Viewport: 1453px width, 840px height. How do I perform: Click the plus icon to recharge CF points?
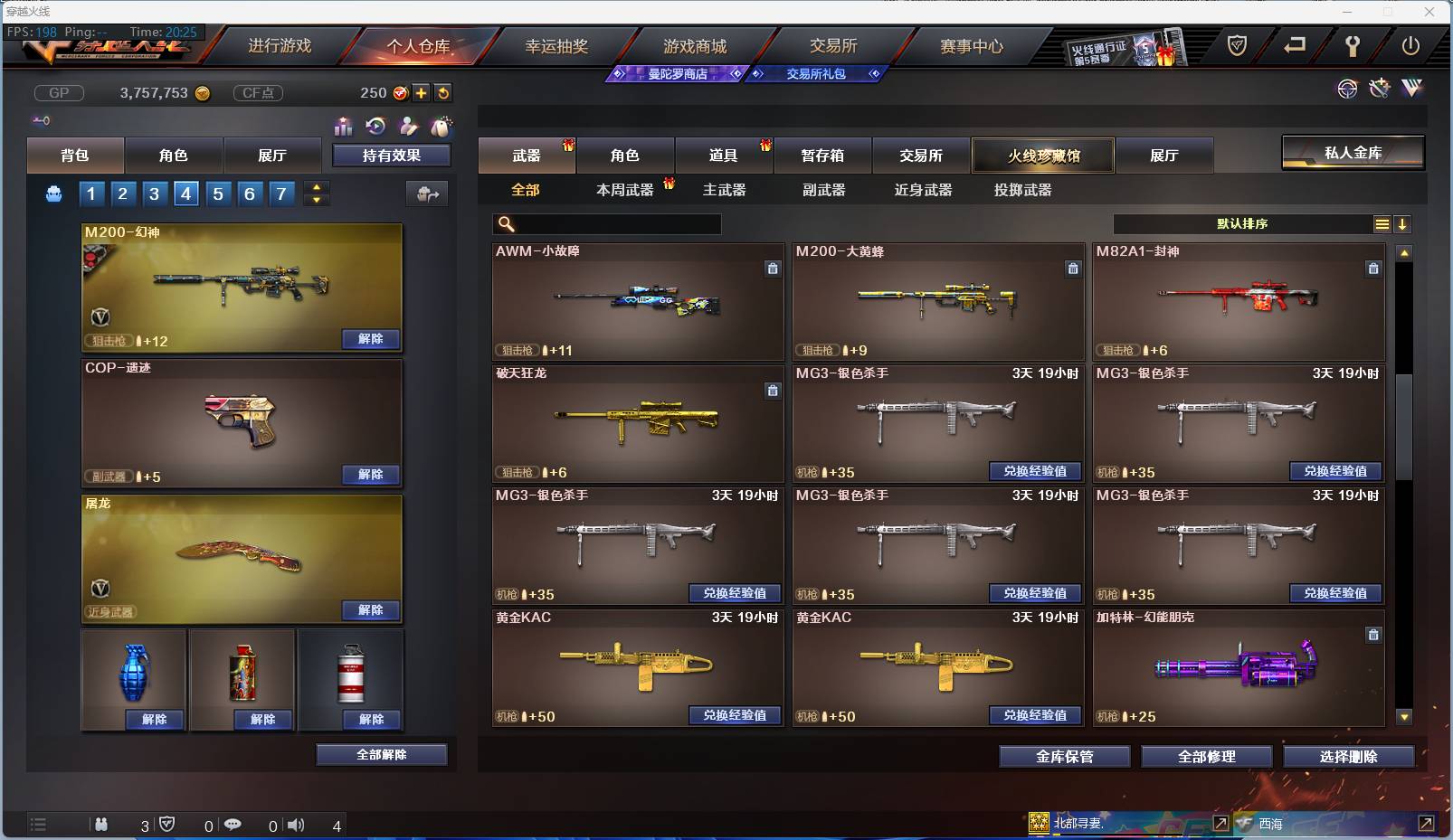[x=422, y=92]
